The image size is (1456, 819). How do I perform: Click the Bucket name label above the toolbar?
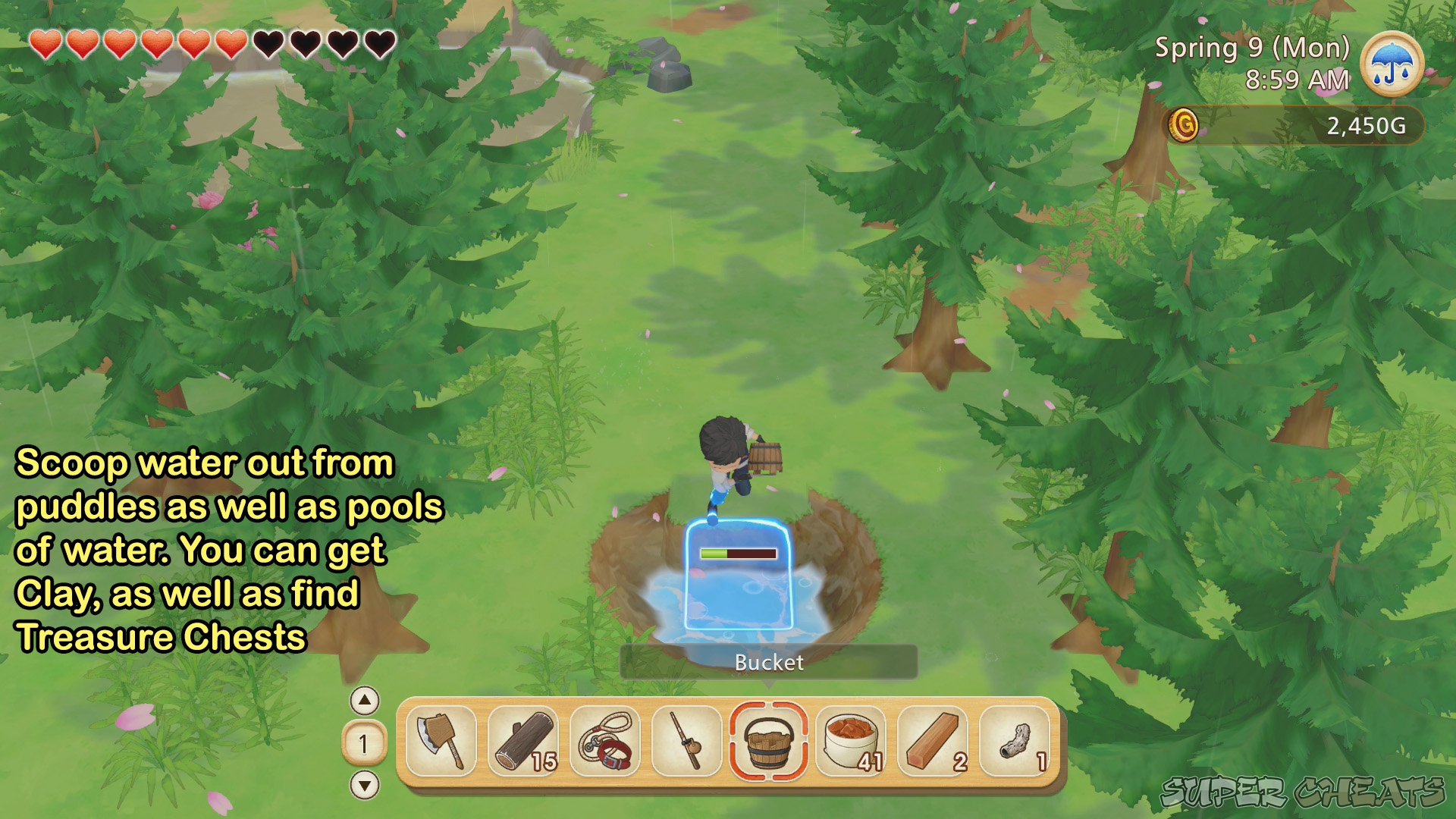[x=769, y=662]
